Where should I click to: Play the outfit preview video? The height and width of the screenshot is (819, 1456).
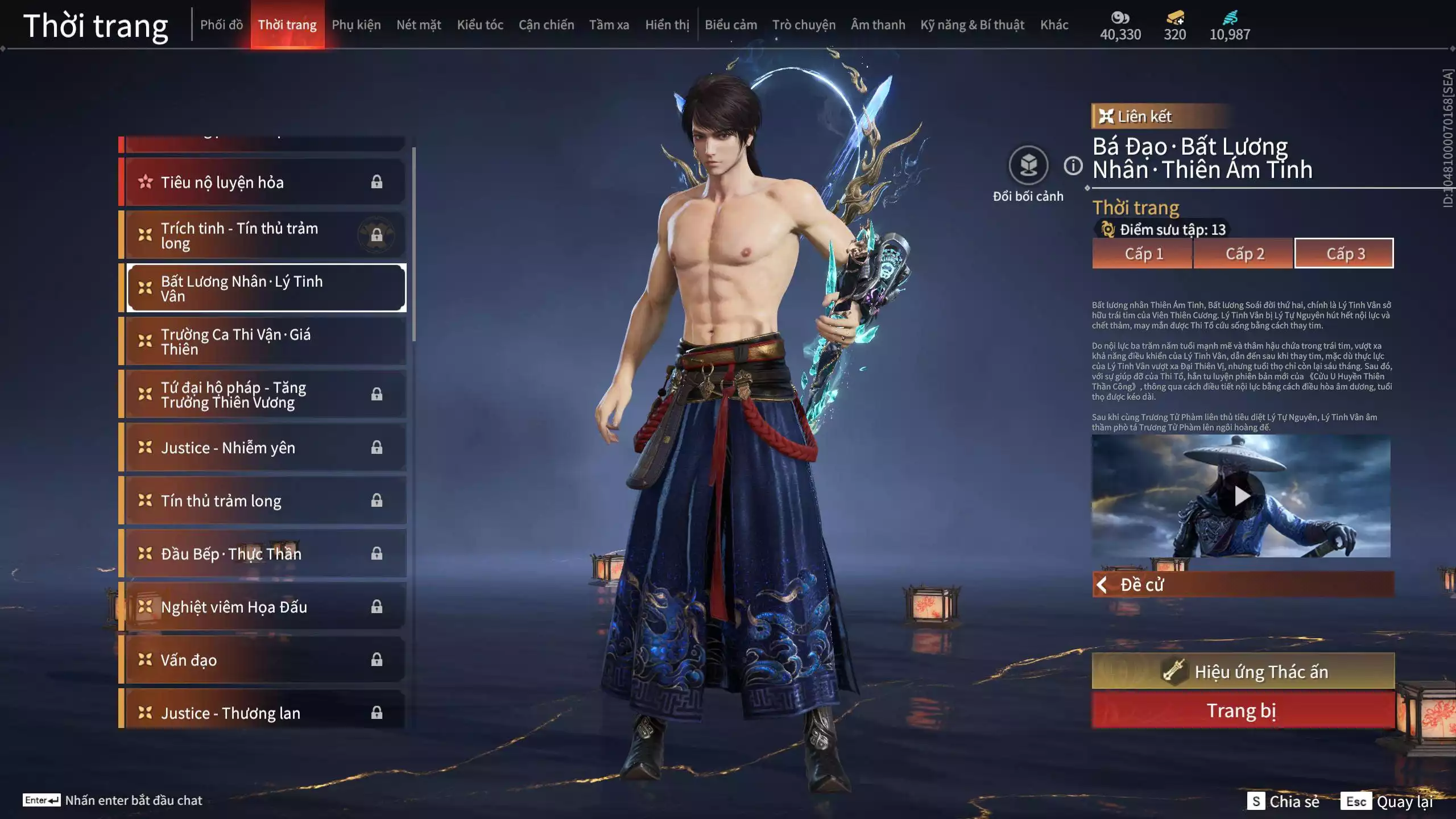click(1242, 497)
